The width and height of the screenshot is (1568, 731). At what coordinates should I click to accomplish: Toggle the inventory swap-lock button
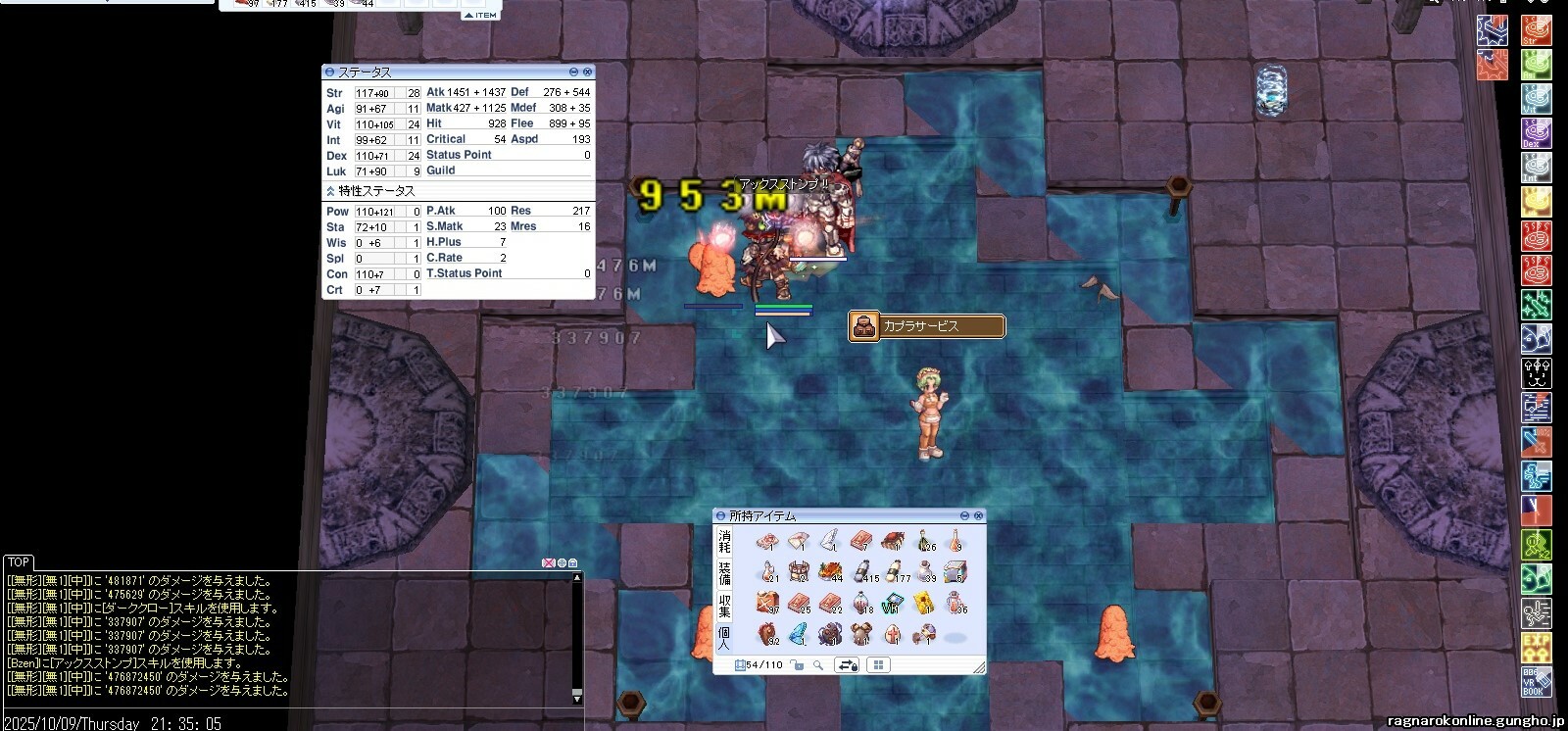(x=848, y=665)
